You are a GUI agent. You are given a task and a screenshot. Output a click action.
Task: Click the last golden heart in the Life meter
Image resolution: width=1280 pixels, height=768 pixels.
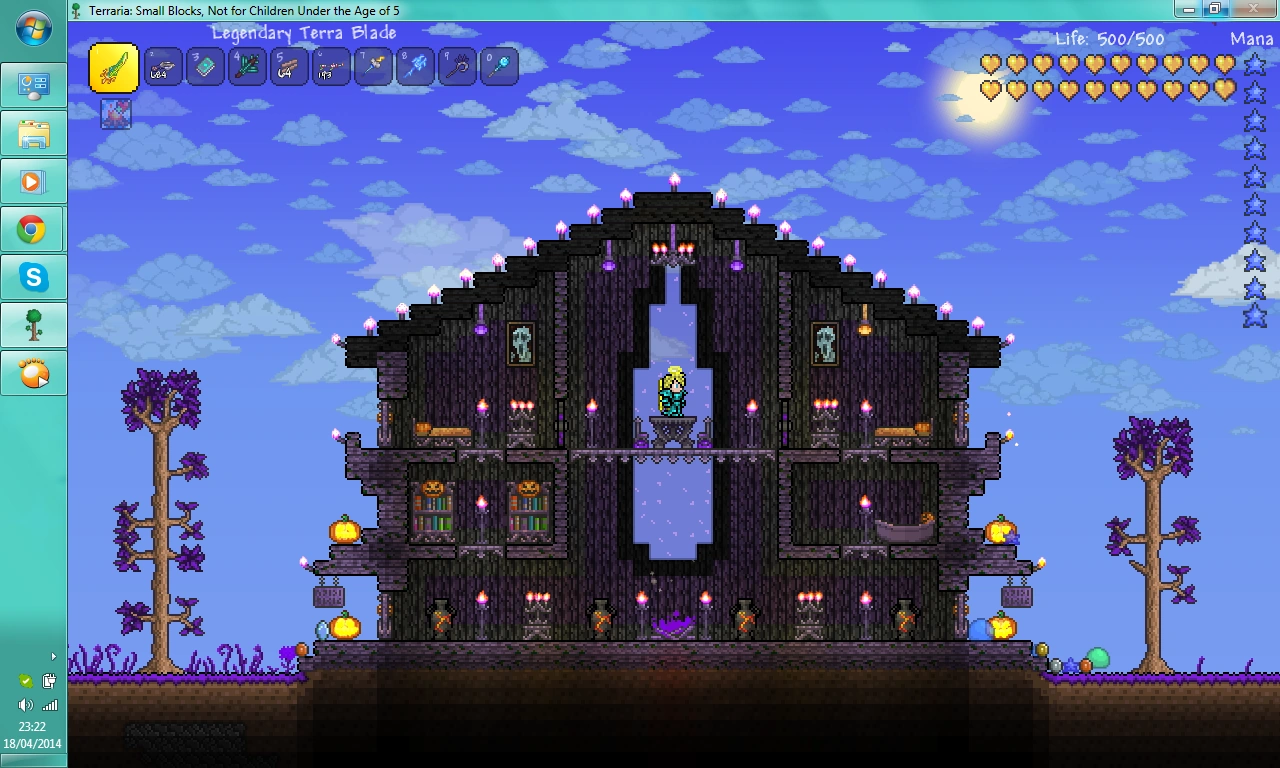(x=1227, y=90)
